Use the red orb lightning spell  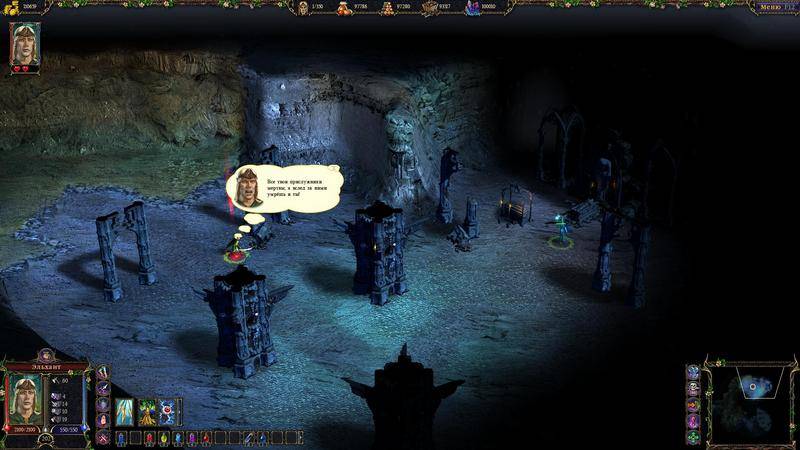pyautogui.click(x=168, y=412)
